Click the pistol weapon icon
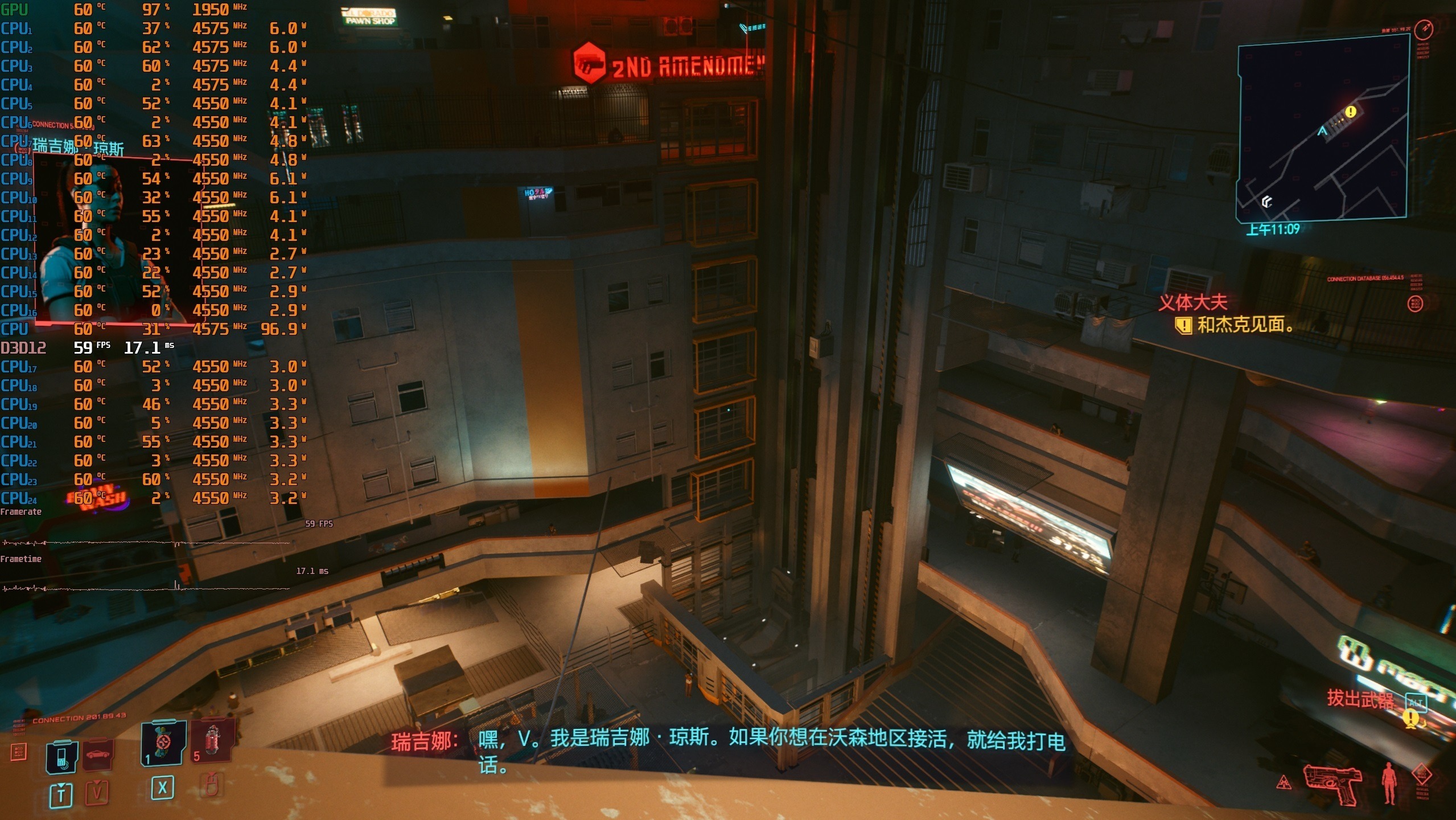The width and height of the screenshot is (1456, 820). [x=1332, y=784]
